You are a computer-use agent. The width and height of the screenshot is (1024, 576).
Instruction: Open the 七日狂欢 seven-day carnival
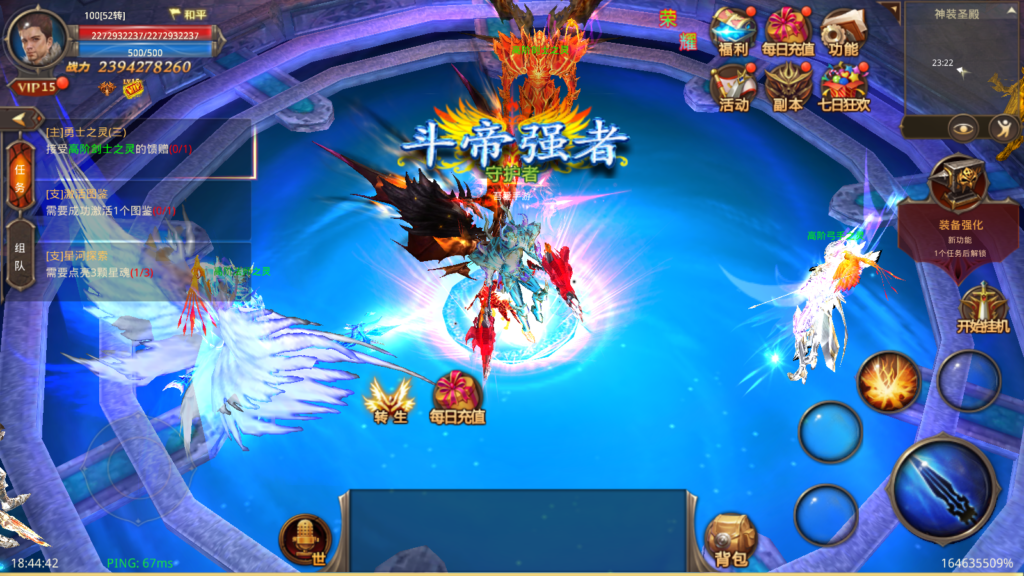point(843,86)
